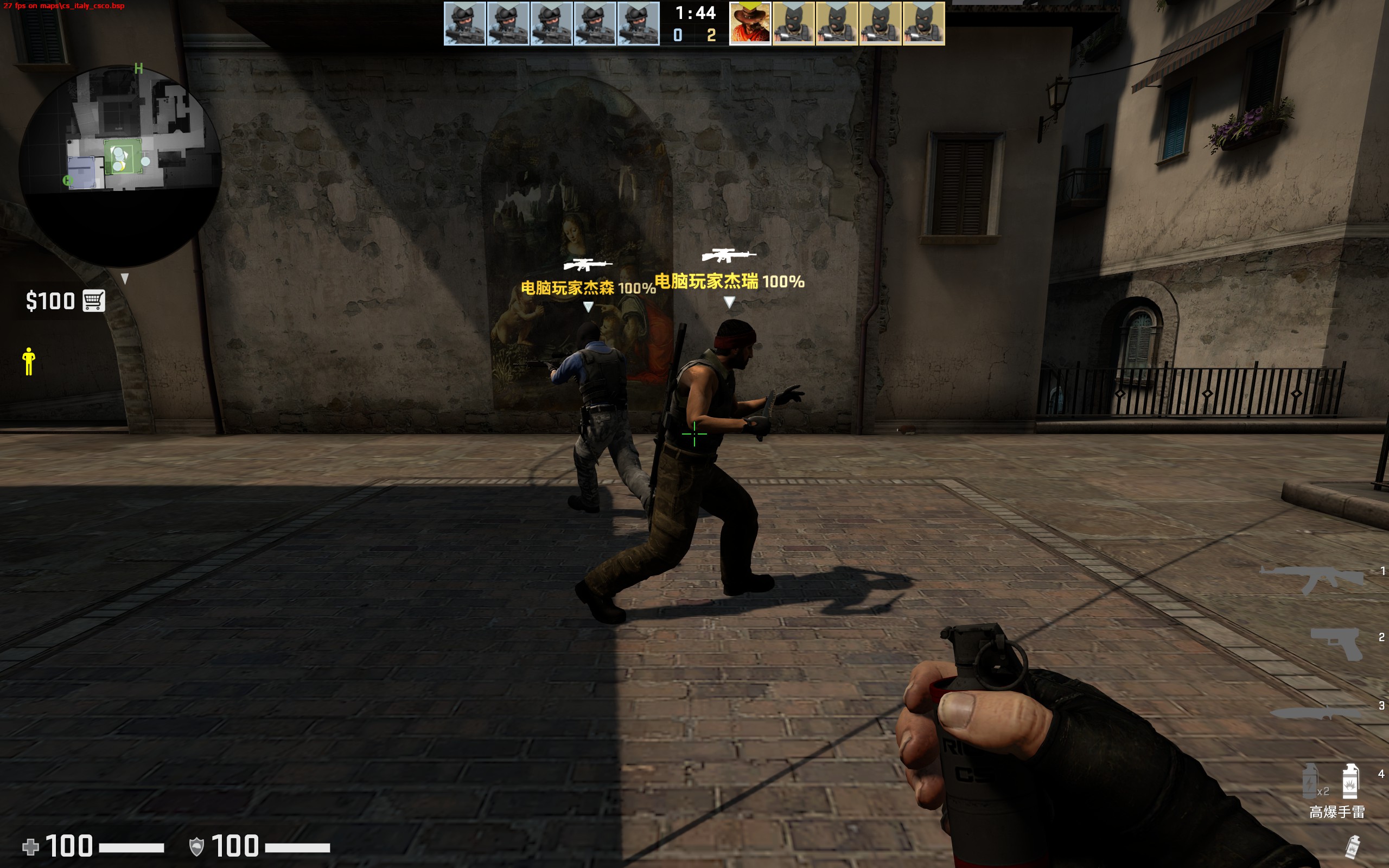The image size is (1389, 868).
Task: Click the yellow player silhouette indicator
Action: (29, 362)
